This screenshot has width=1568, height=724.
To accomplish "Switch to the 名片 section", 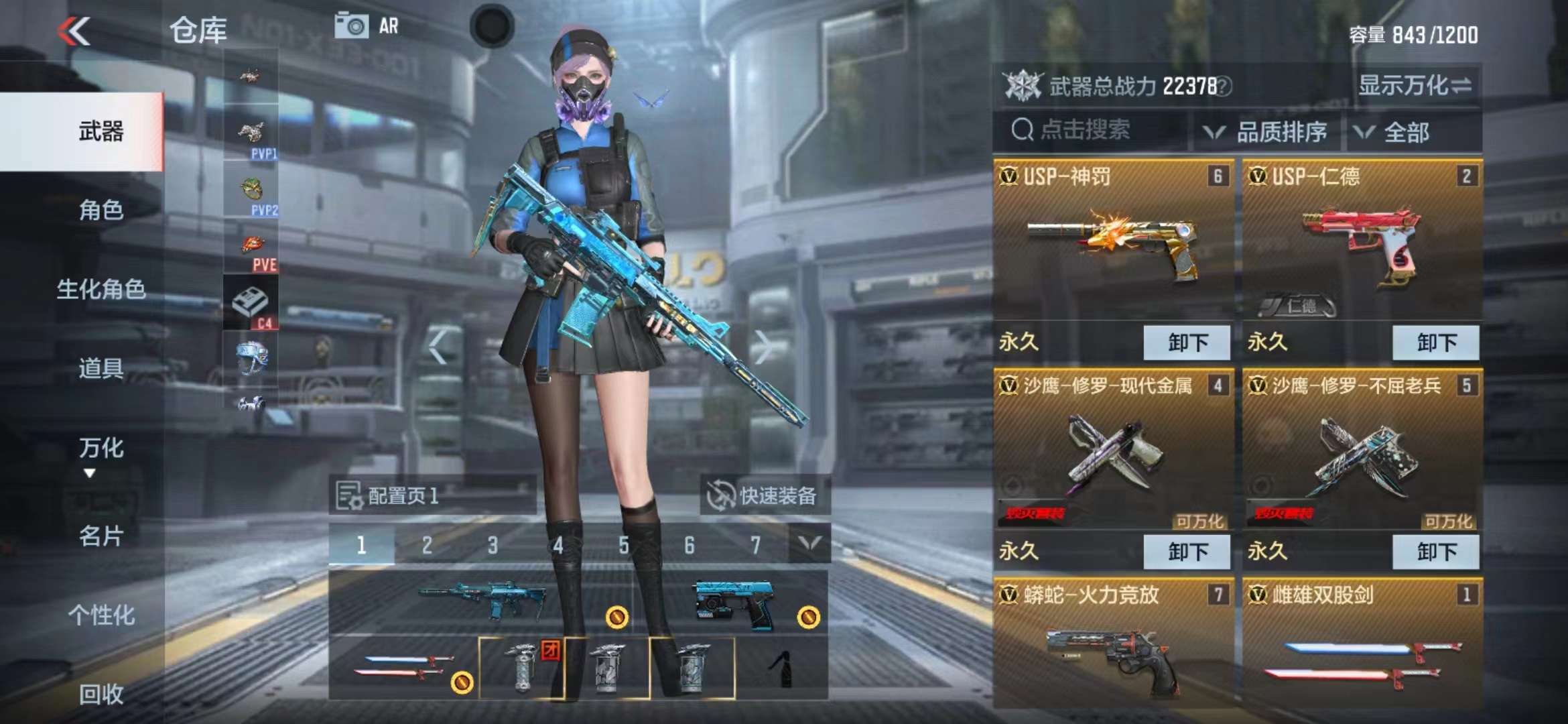I will coord(101,536).
